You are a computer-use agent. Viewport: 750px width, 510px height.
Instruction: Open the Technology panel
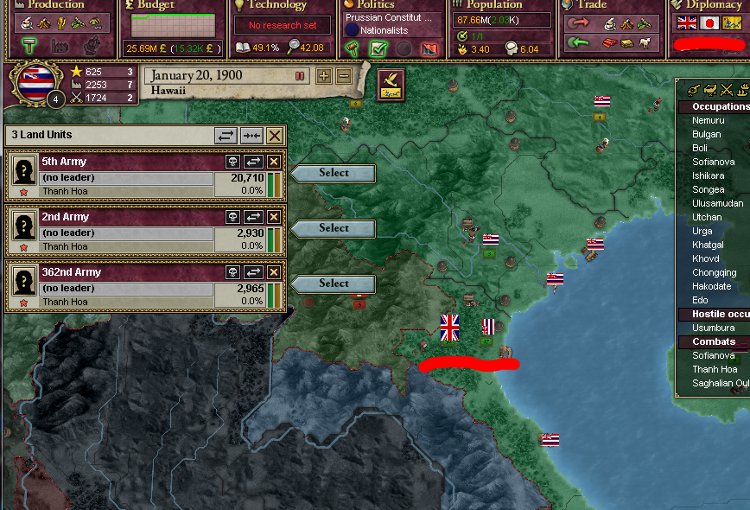point(276,6)
